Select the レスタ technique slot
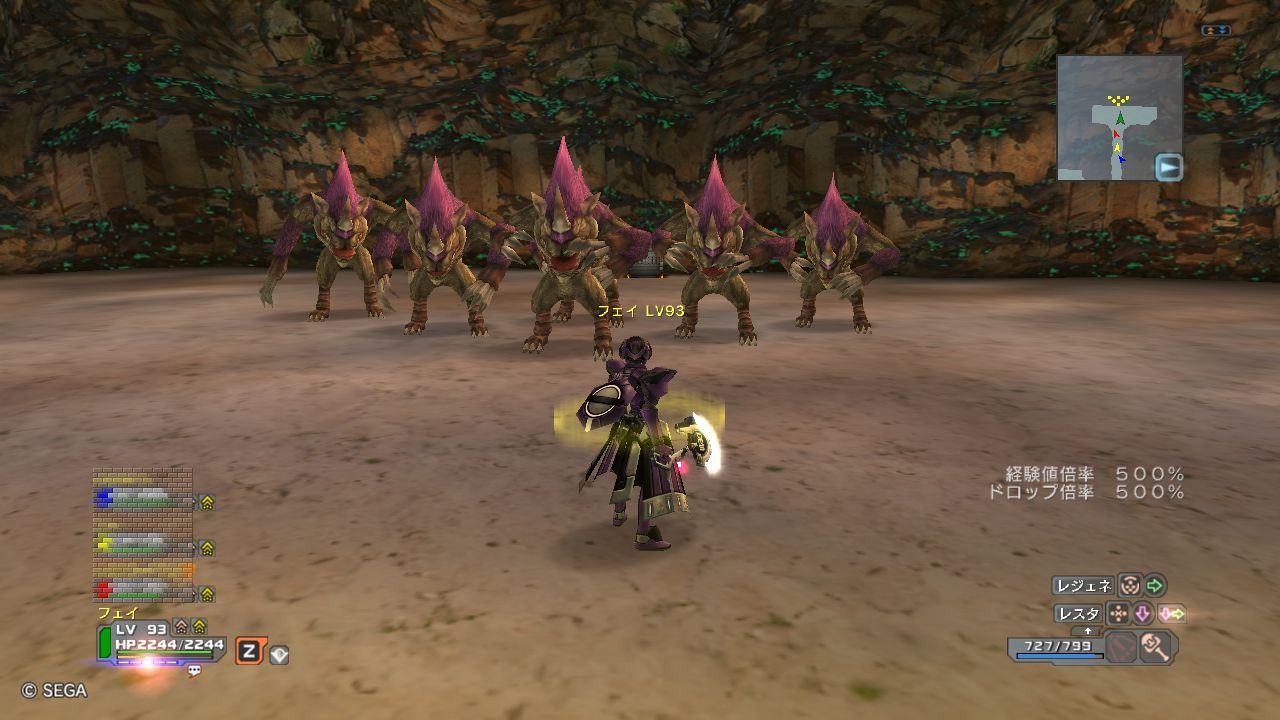The height and width of the screenshot is (720, 1280). pyautogui.click(x=1078, y=613)
